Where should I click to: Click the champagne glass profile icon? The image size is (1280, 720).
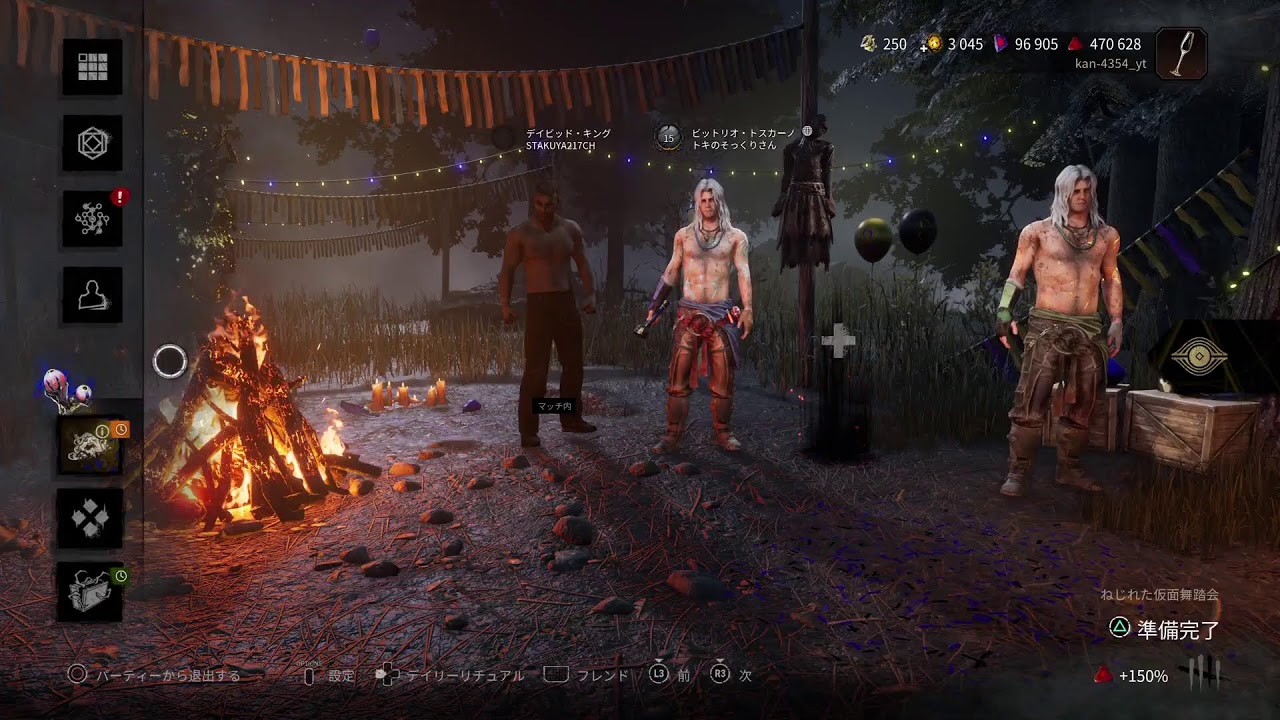(1181, 53)
